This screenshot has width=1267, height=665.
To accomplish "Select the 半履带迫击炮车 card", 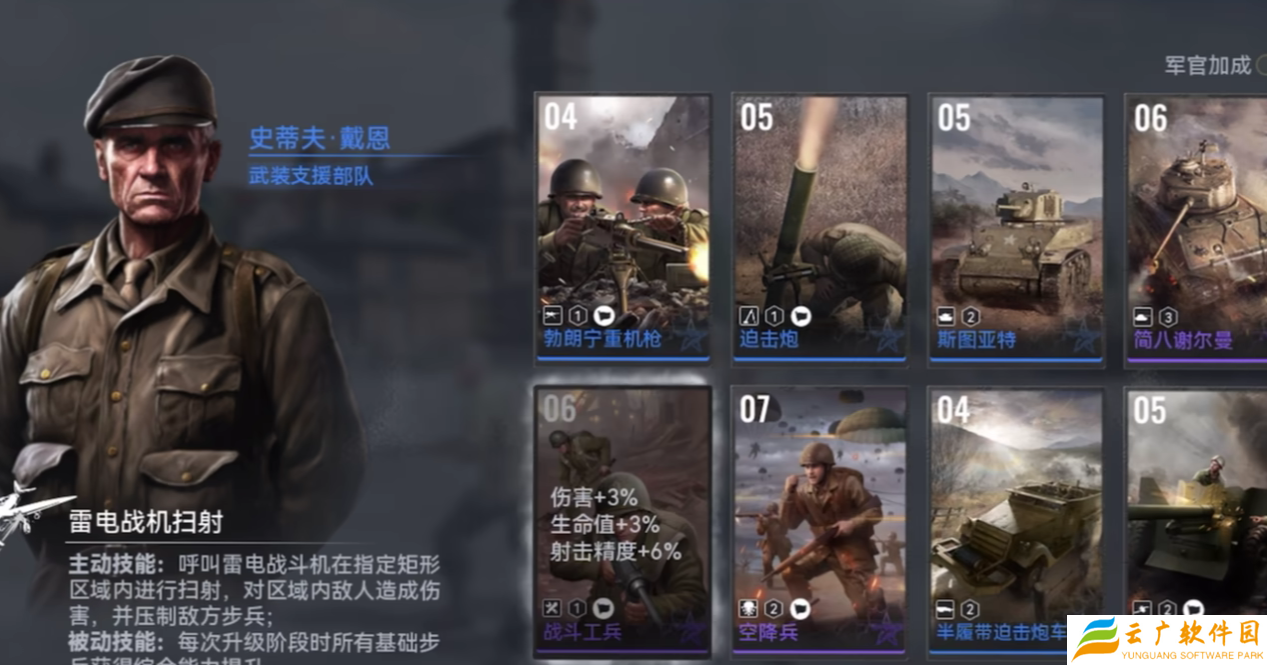I will click(1016, 520).
